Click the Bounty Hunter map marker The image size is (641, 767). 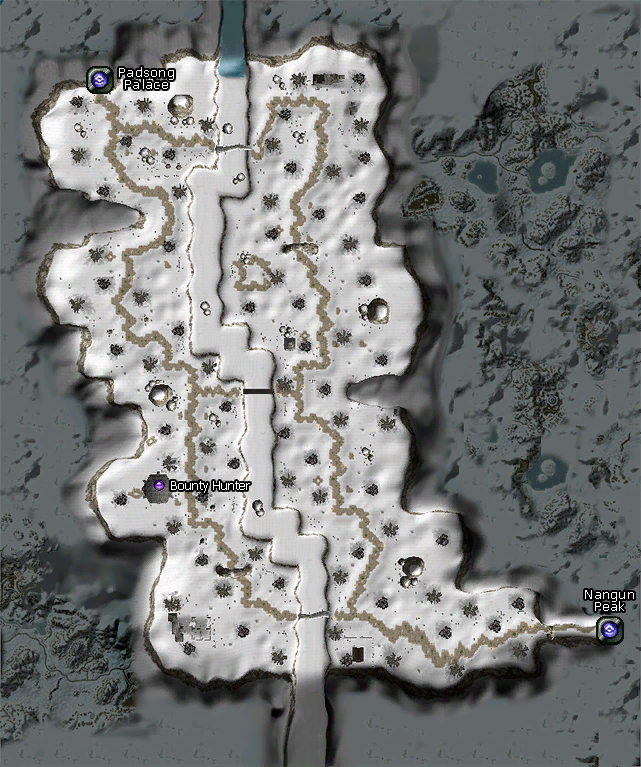(x=158, y=486)
